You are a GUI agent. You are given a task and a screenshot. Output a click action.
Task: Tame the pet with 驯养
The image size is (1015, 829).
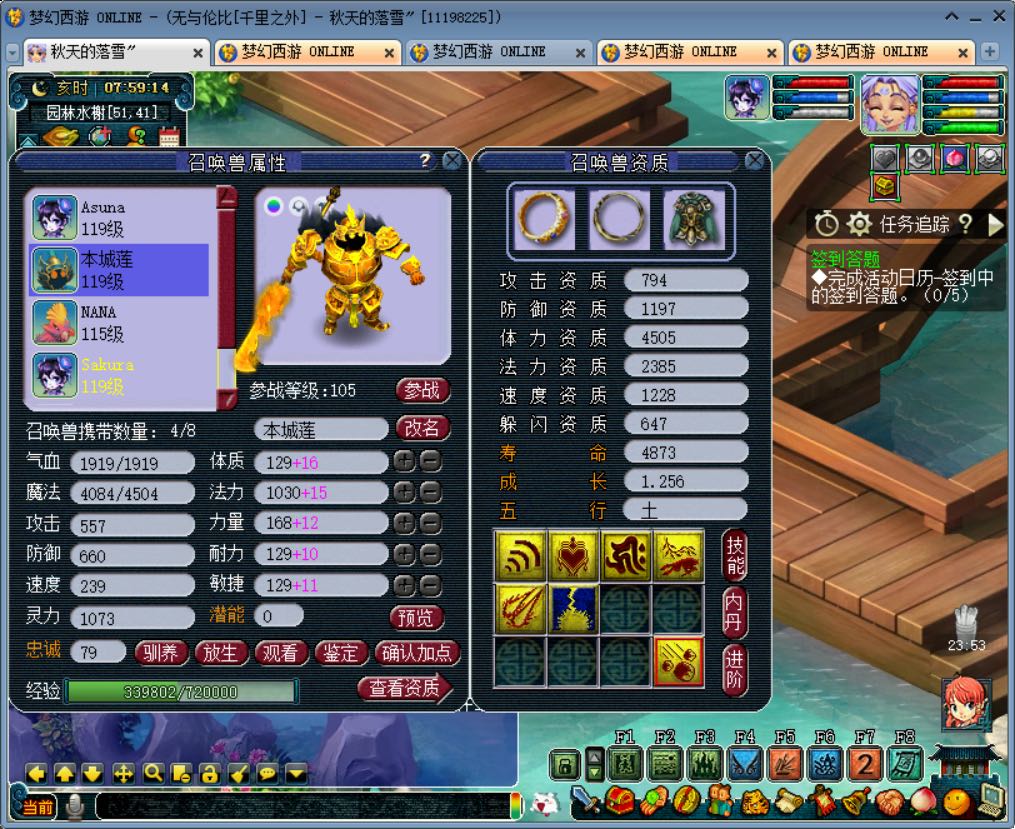[160, 653]
